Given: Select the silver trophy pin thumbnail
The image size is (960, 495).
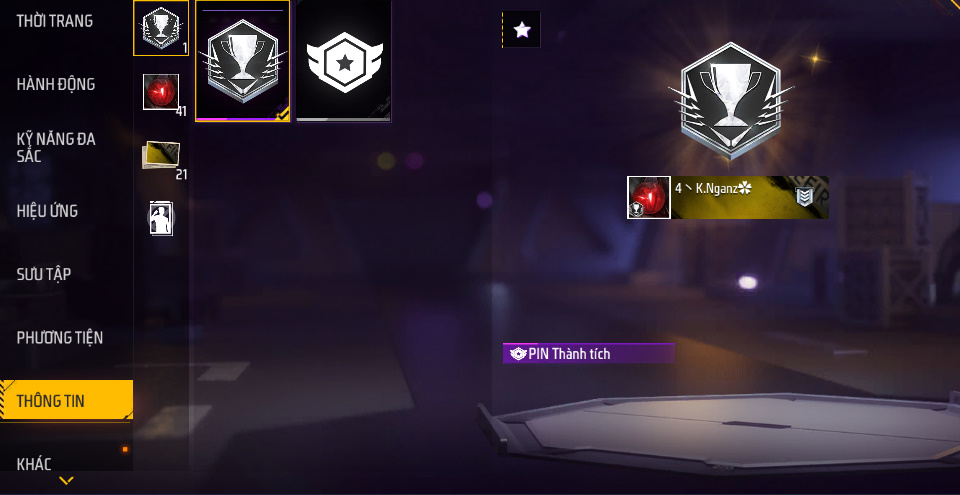Looking at the screenshot, I should pyautogui.click(x=242, y=60).
